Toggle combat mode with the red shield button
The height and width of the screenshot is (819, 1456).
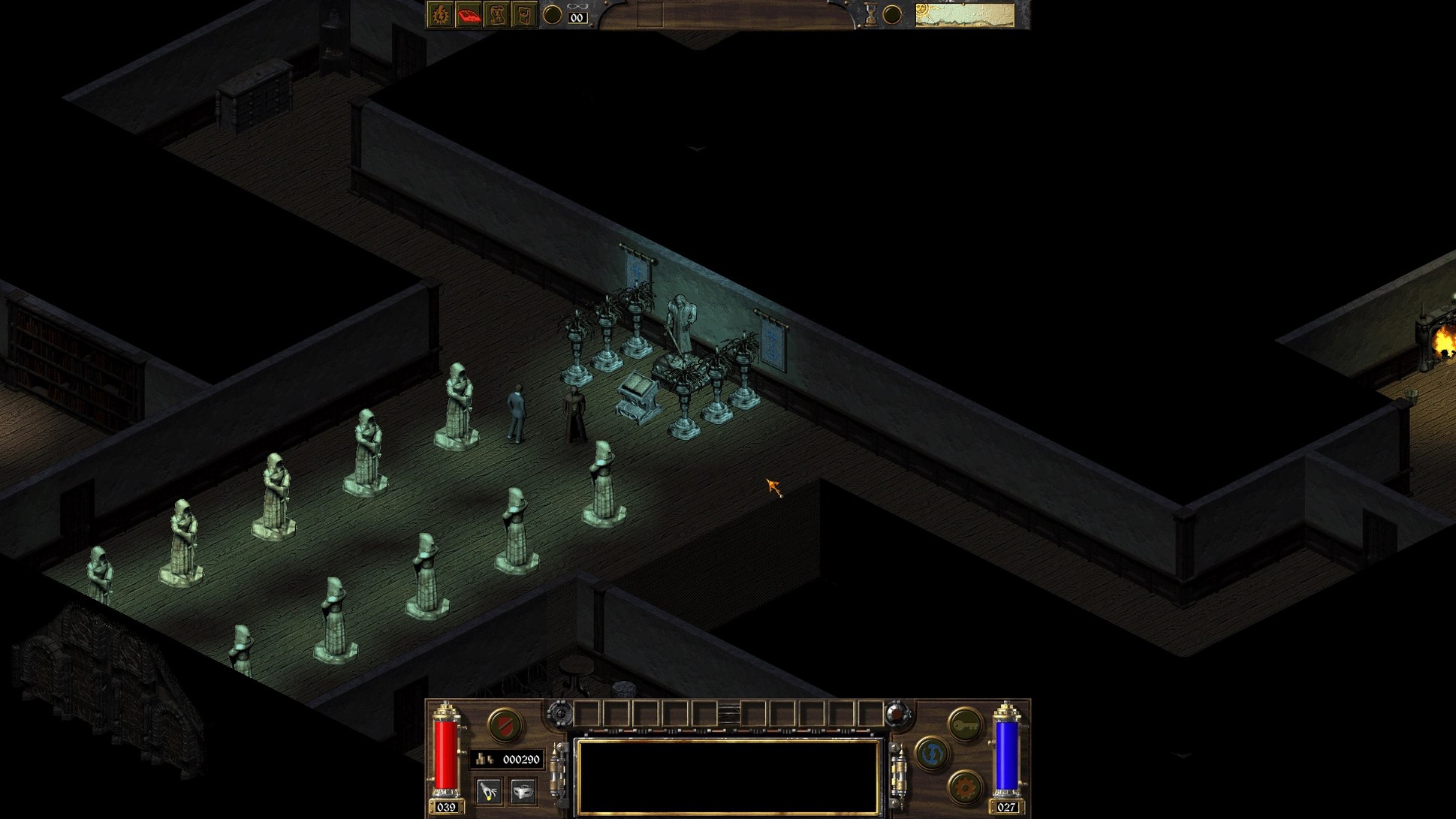(x=504, y=725)
